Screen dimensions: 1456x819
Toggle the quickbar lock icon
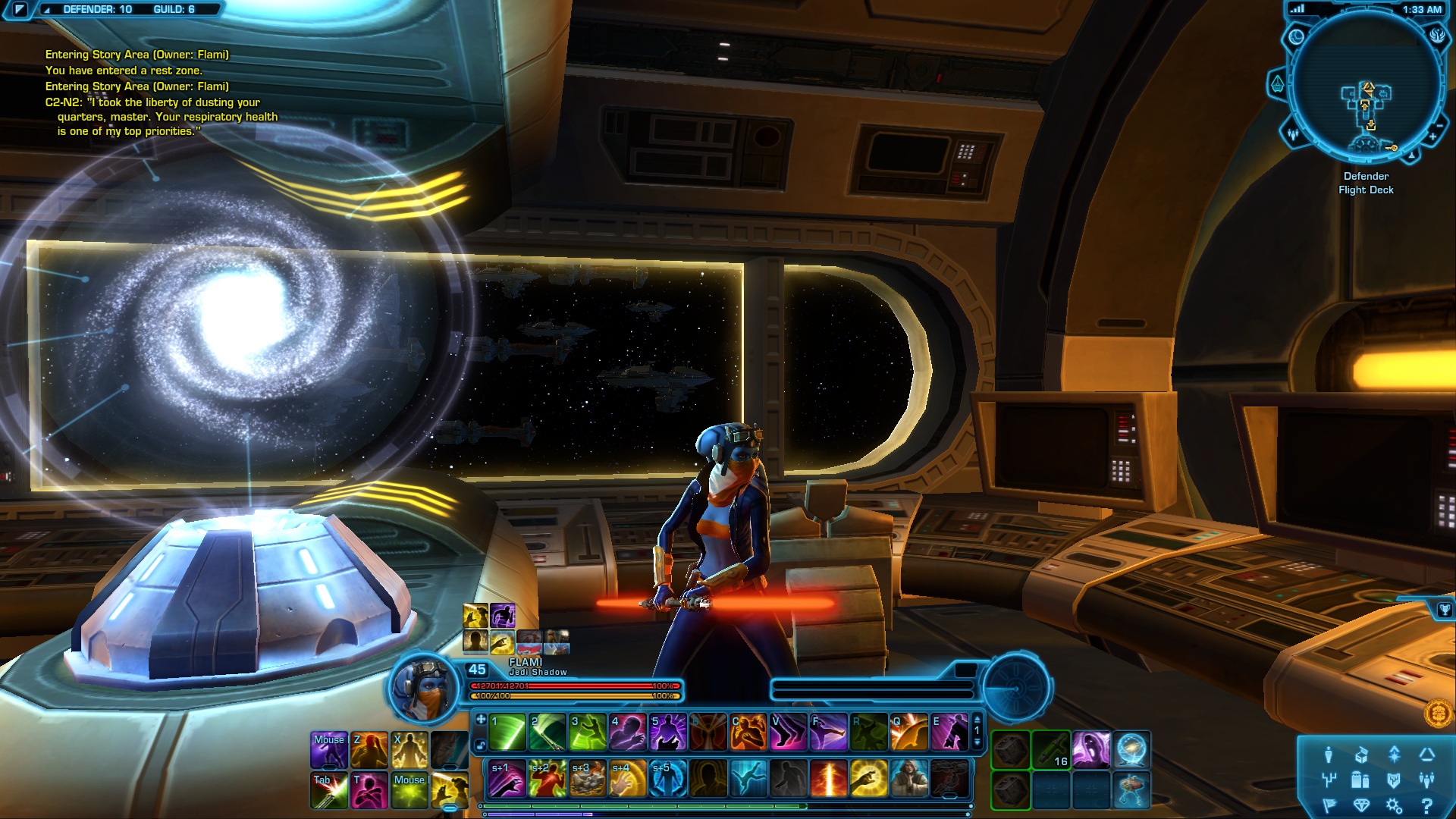point(481,745)
